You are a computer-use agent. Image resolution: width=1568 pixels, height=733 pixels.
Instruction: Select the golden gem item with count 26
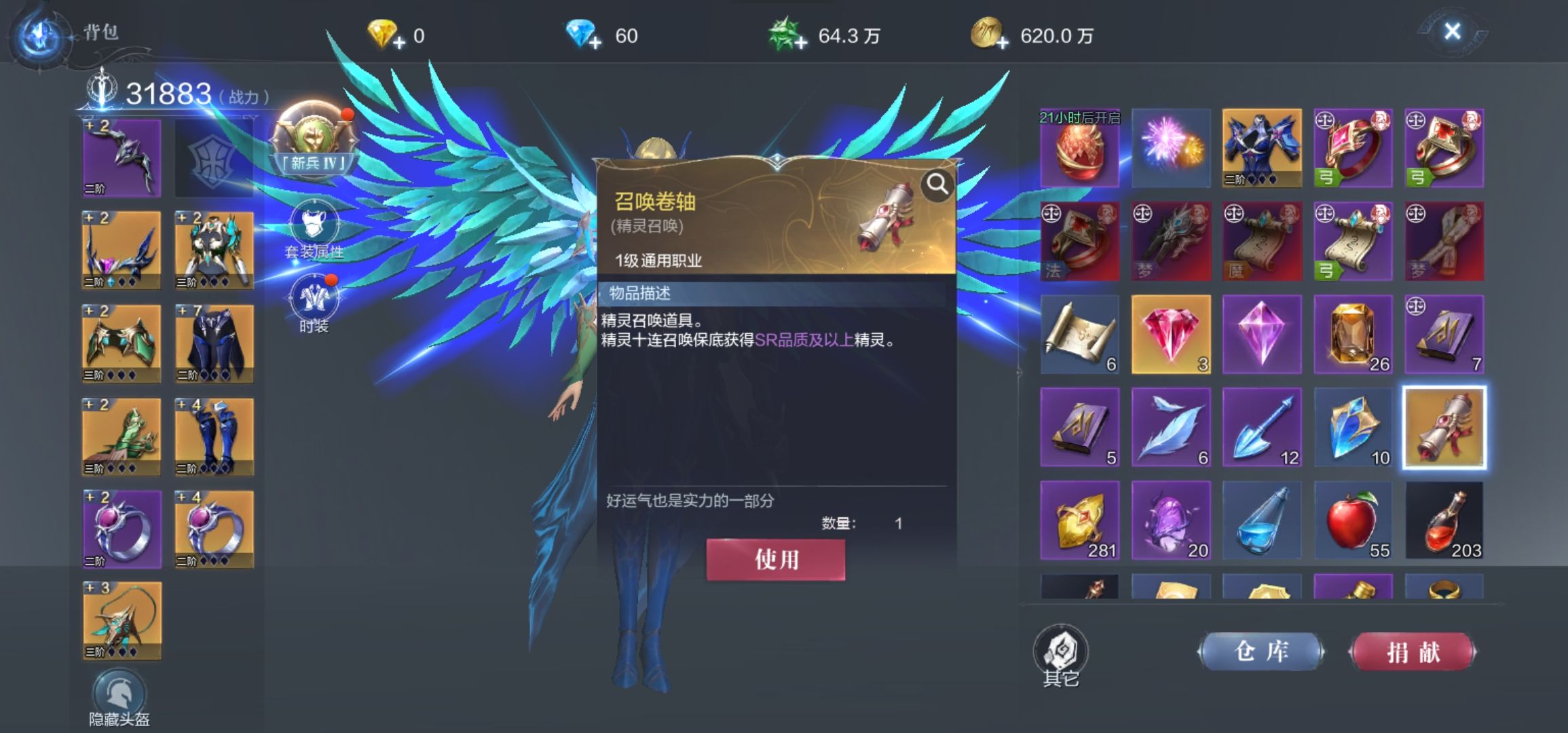(x=1354, y=334)
